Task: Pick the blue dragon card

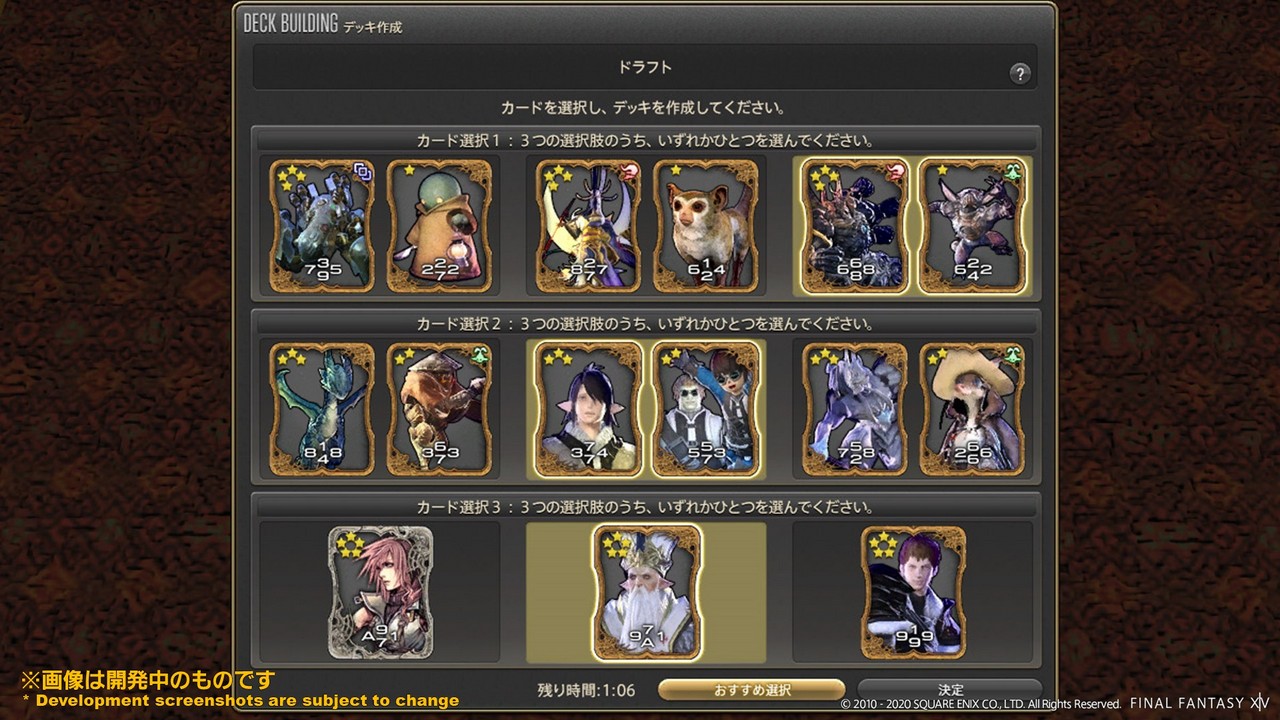Action: click(322, 409)
